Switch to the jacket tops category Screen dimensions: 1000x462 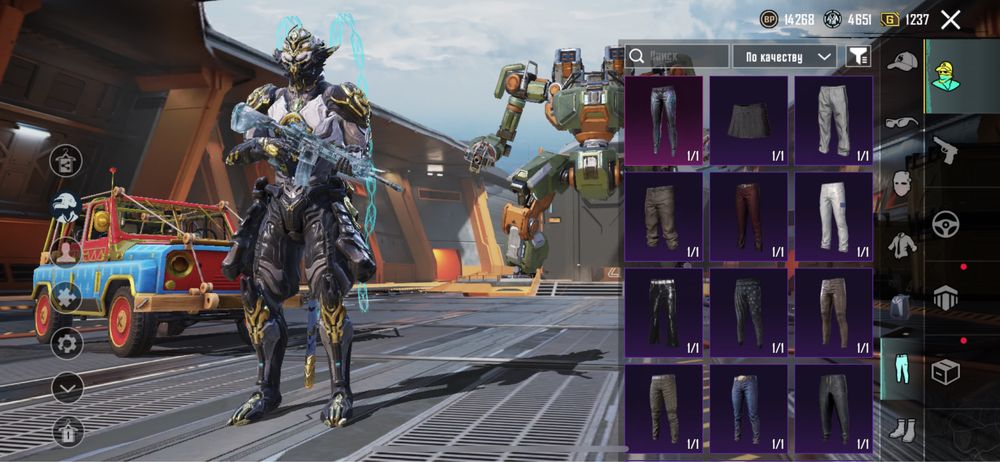(901, 245)
